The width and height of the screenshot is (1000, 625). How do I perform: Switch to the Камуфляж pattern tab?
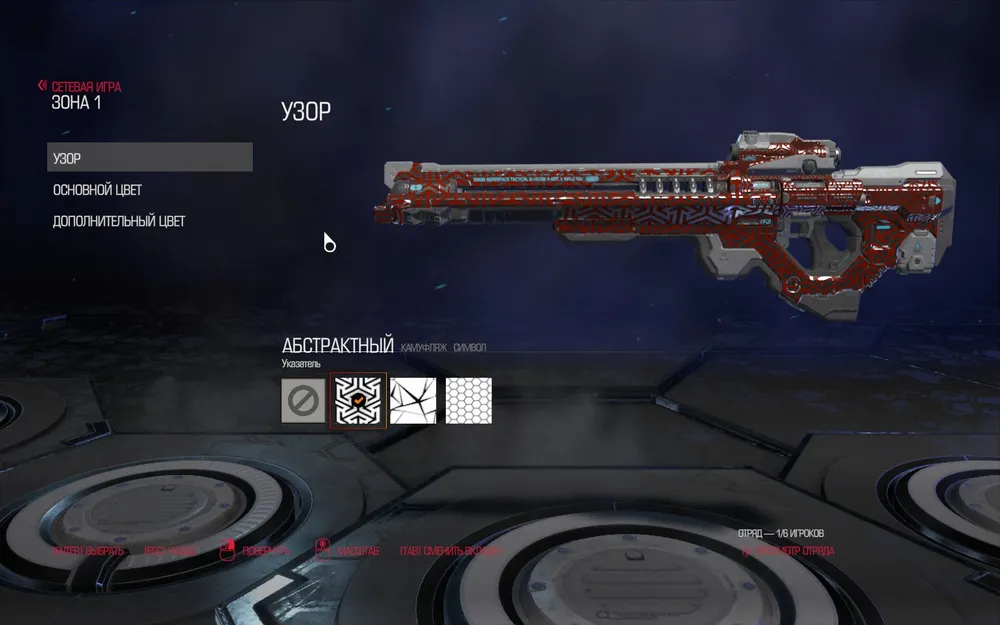coord(423,348)
